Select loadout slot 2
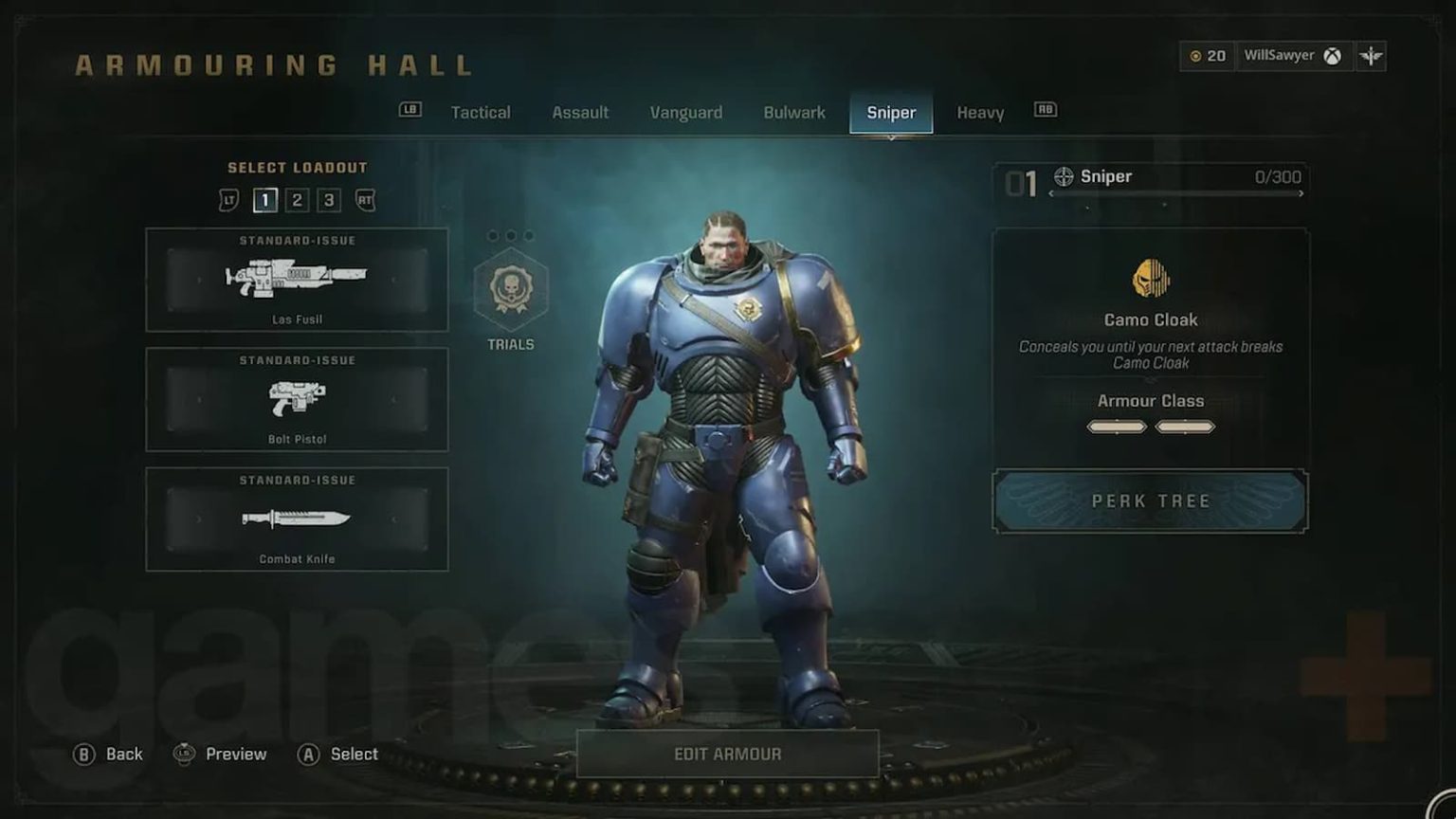The height and width of the screenshot is (819, 1456). (x=299, y=200)
